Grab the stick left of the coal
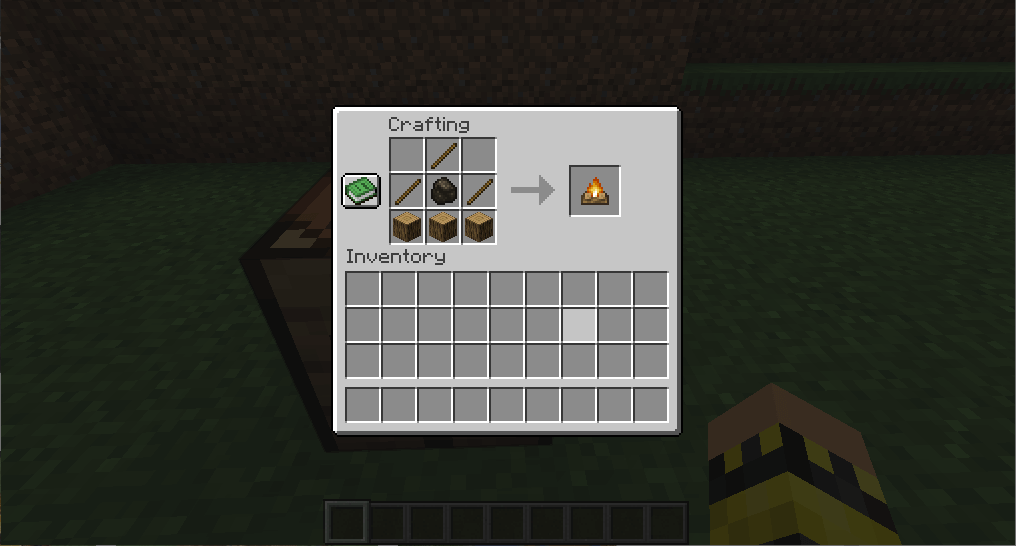Screen dimensions: 1016x546 pyautogui.click(x=407, y=190)
